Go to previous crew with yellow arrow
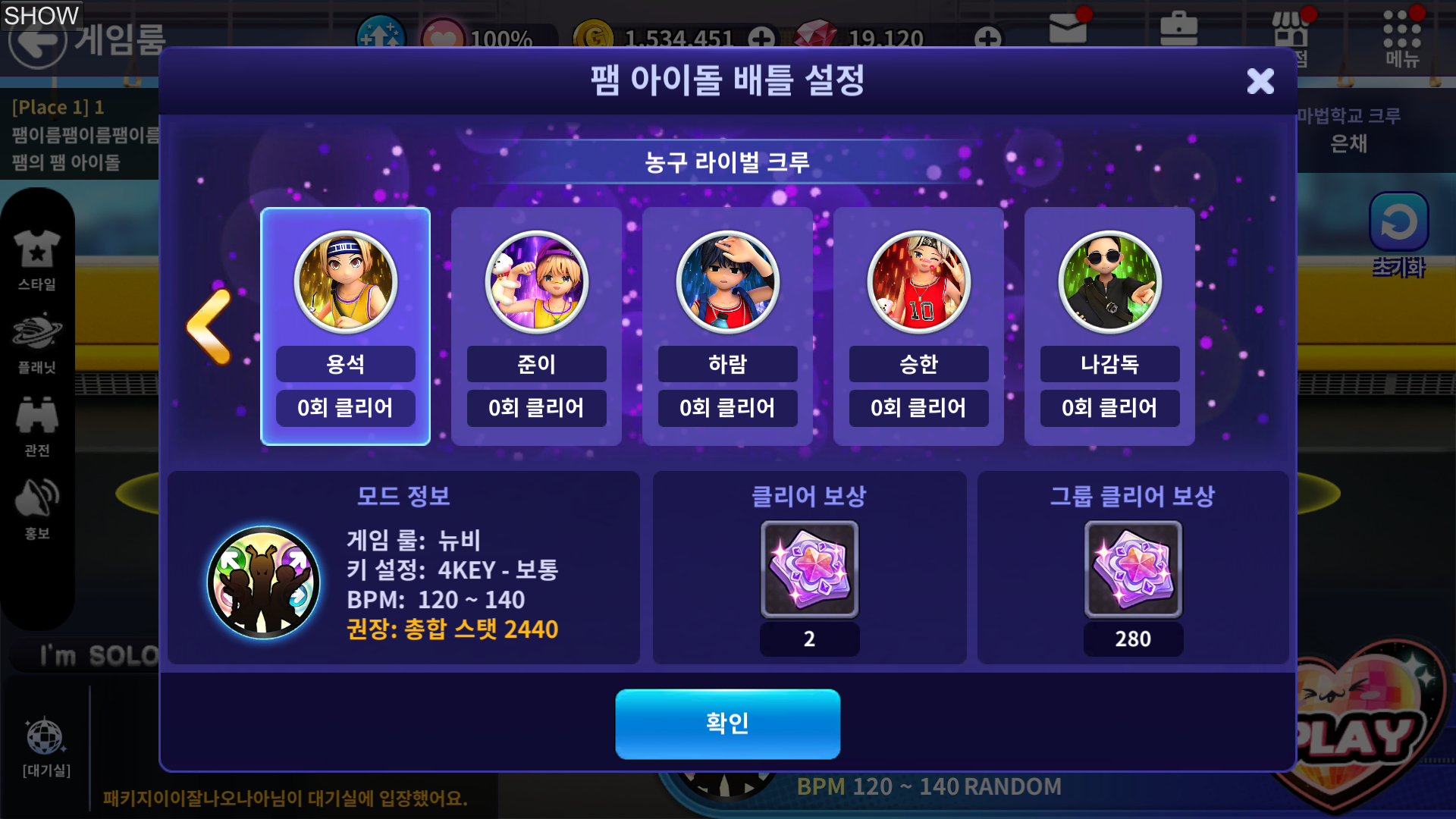 point(209,326)
